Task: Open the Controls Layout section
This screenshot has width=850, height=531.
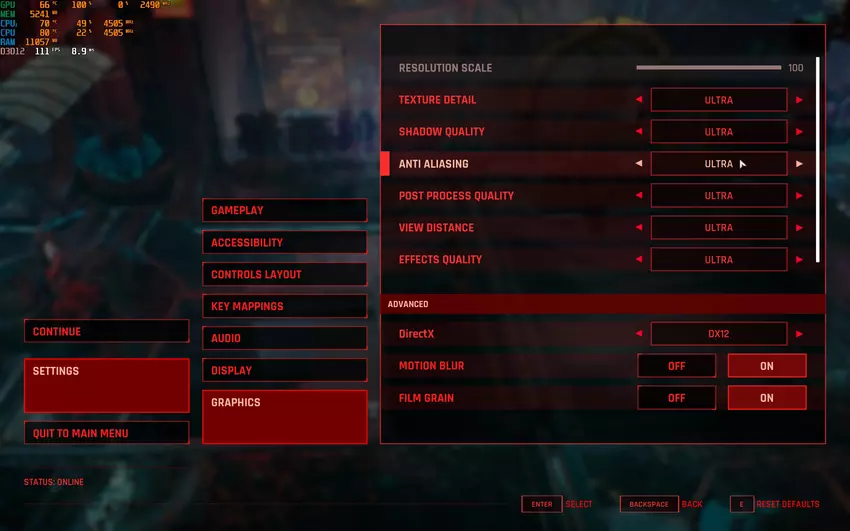Action: point(284,274)
